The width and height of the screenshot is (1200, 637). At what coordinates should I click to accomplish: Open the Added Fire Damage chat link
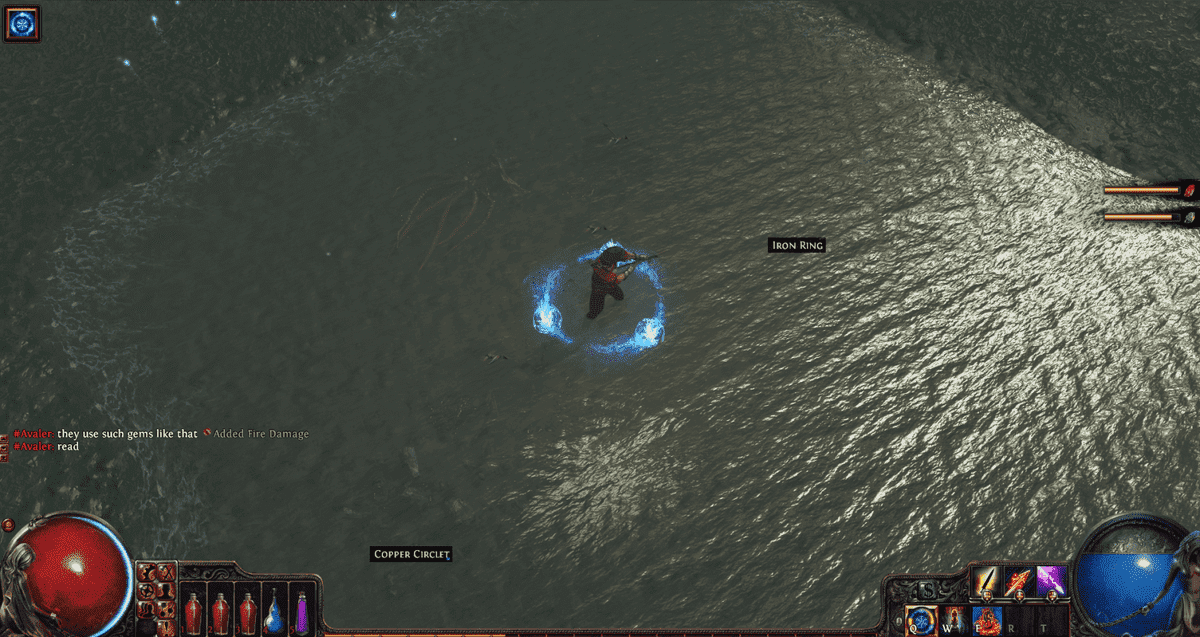(x=260, y=434)
